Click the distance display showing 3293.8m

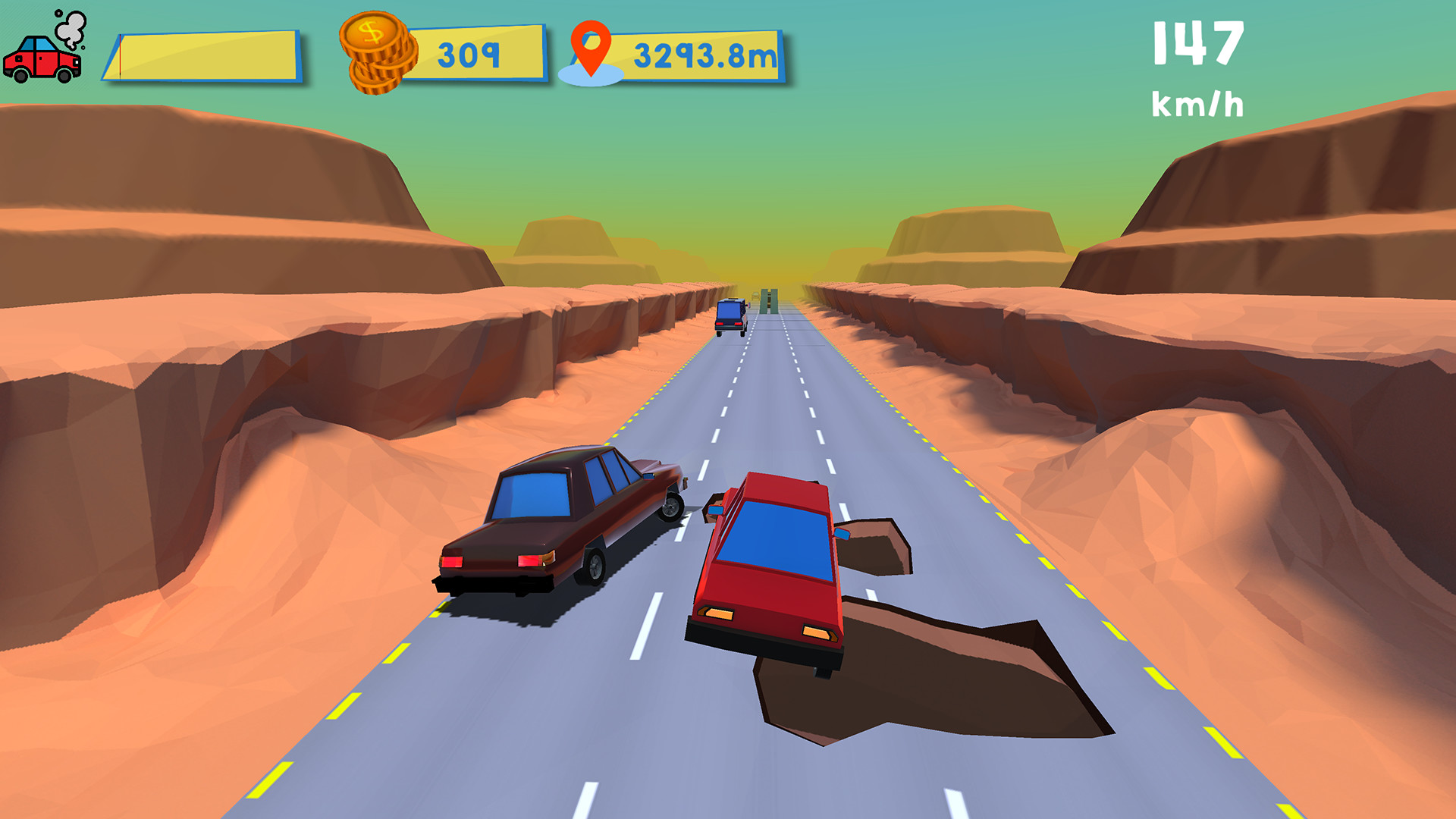(x=704, y=55)
